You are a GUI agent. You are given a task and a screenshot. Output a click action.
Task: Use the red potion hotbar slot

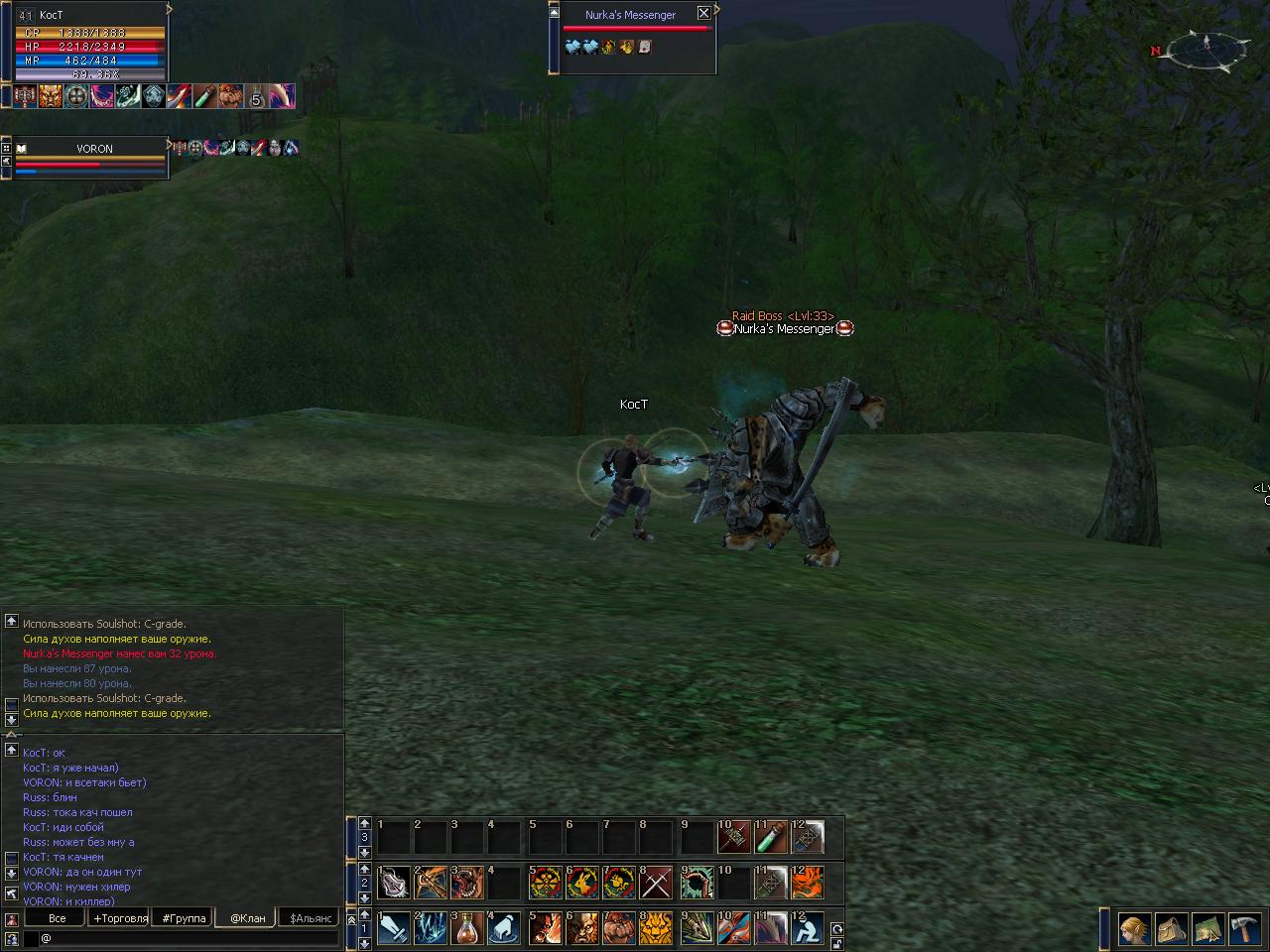click(468, 929)
